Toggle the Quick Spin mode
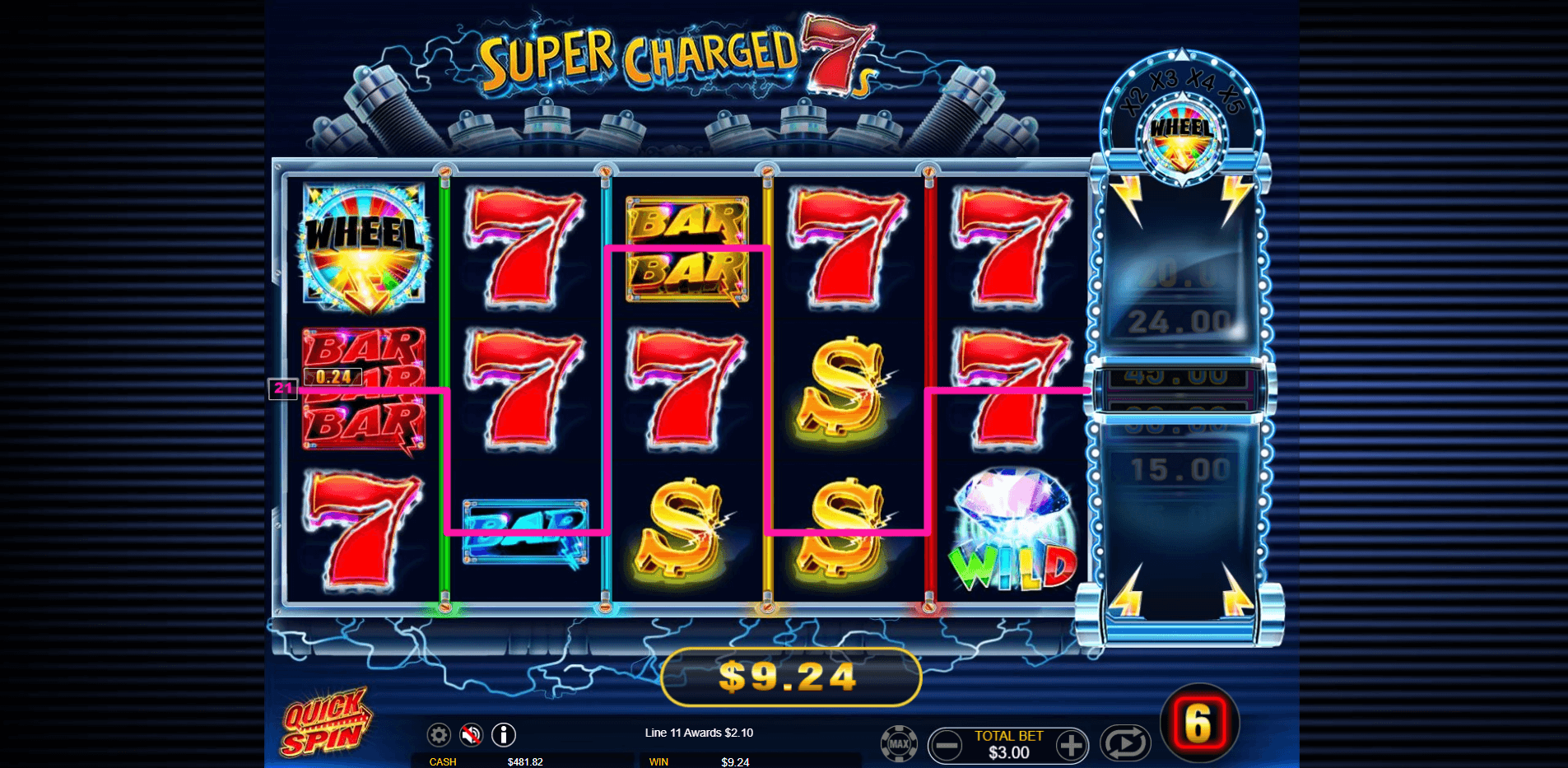The height and width of the screenshot is (768, 1568). coord(325,722)
